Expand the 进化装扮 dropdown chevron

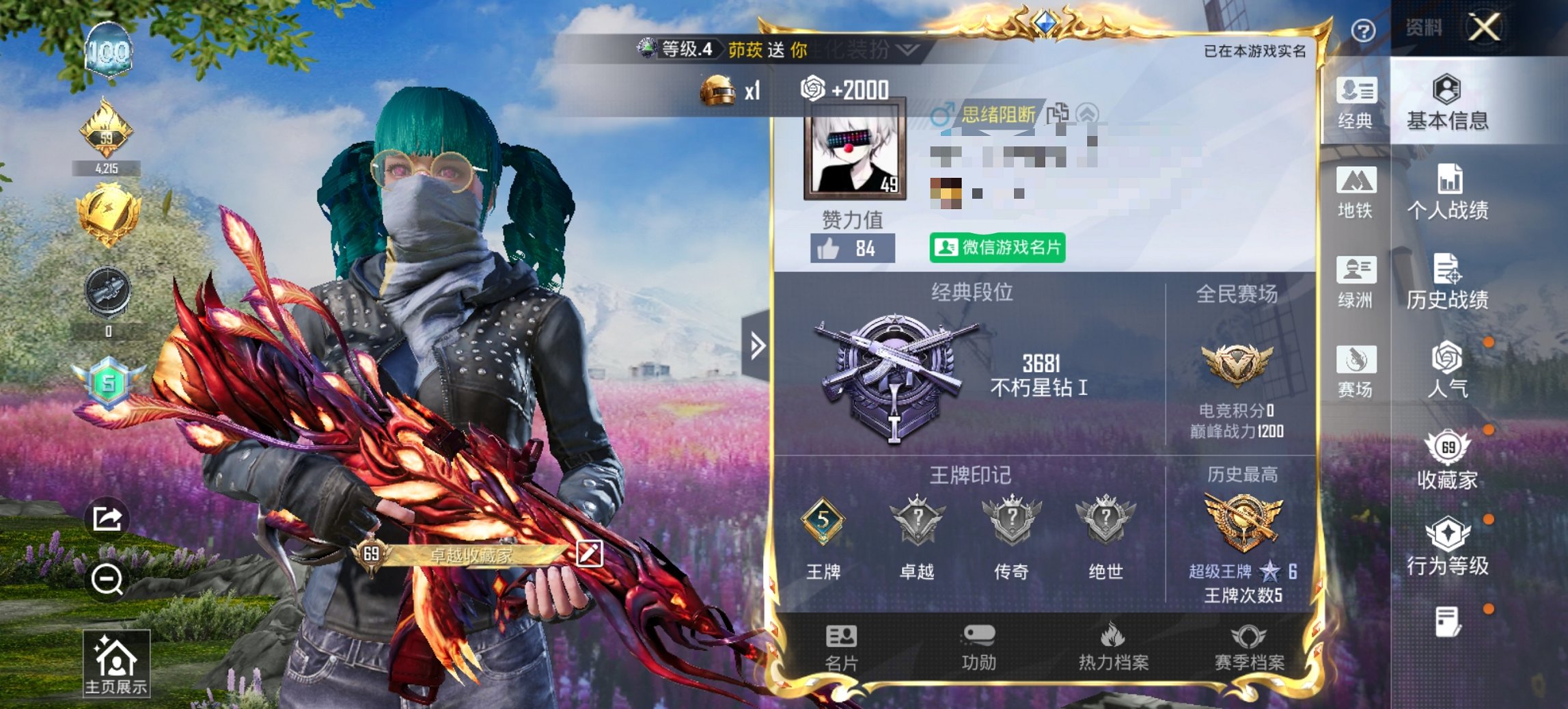click(909, 51)
